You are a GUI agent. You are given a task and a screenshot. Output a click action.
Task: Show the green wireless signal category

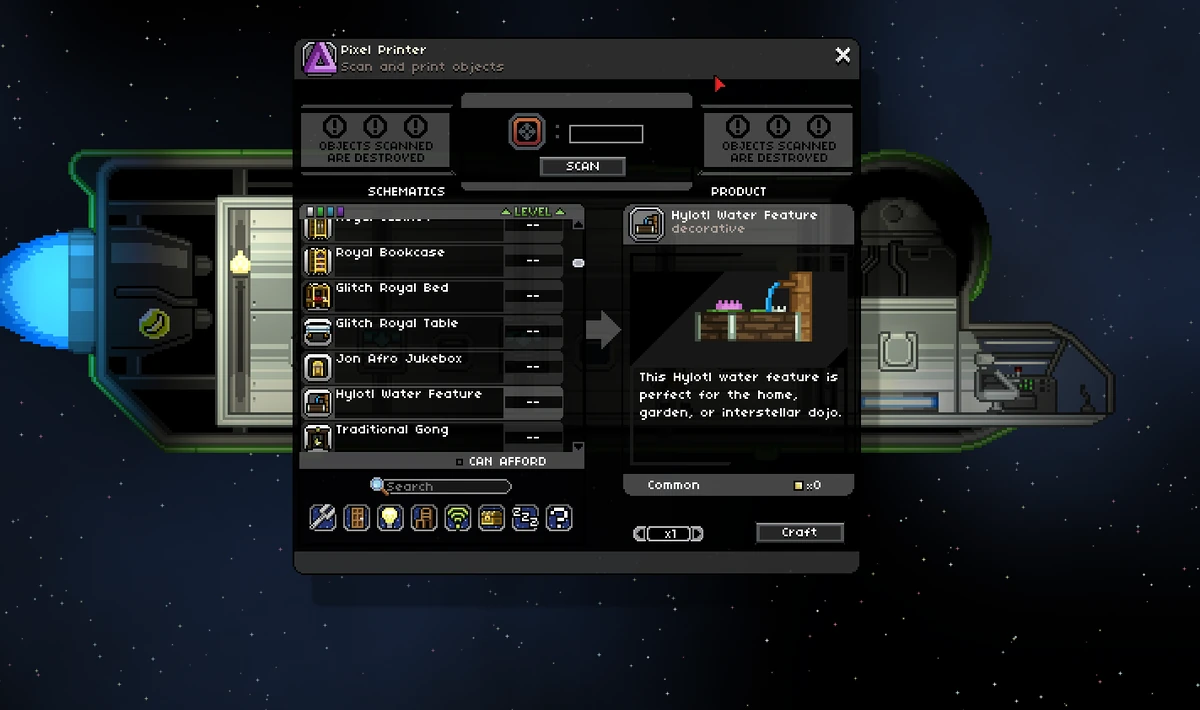tap(458, 517)
